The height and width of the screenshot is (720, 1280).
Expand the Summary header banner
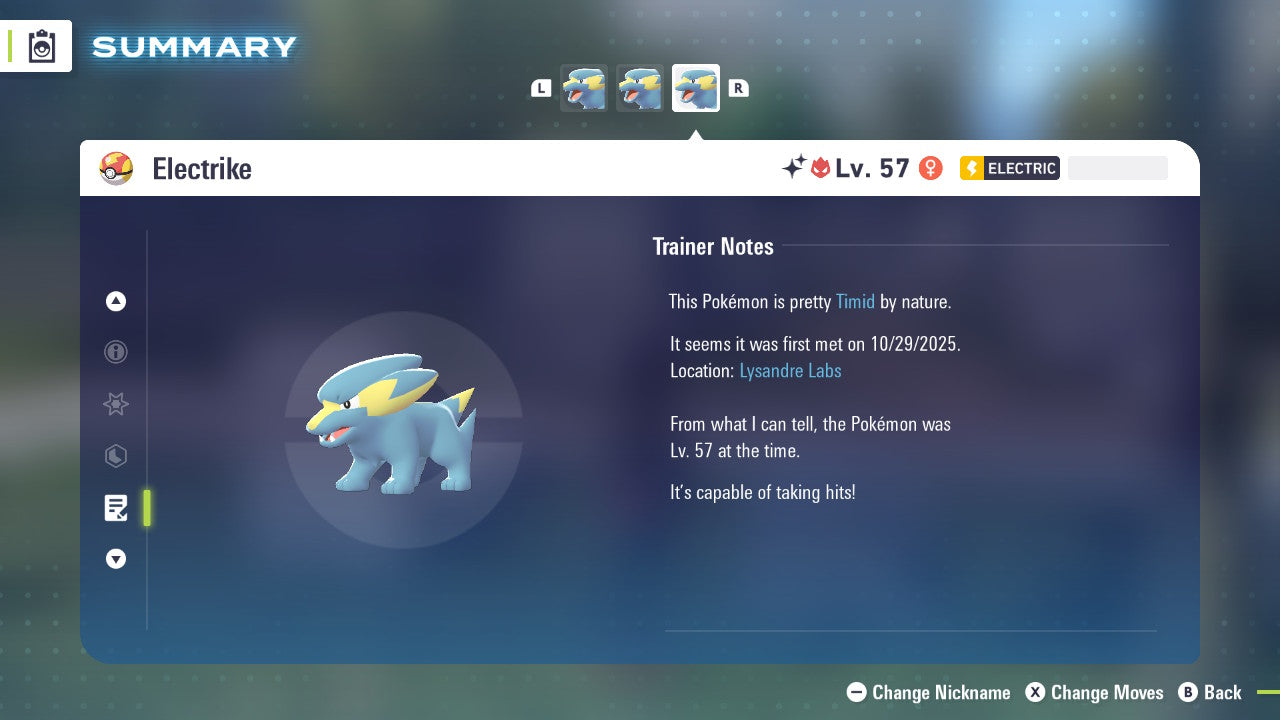[x=193, y=46]
